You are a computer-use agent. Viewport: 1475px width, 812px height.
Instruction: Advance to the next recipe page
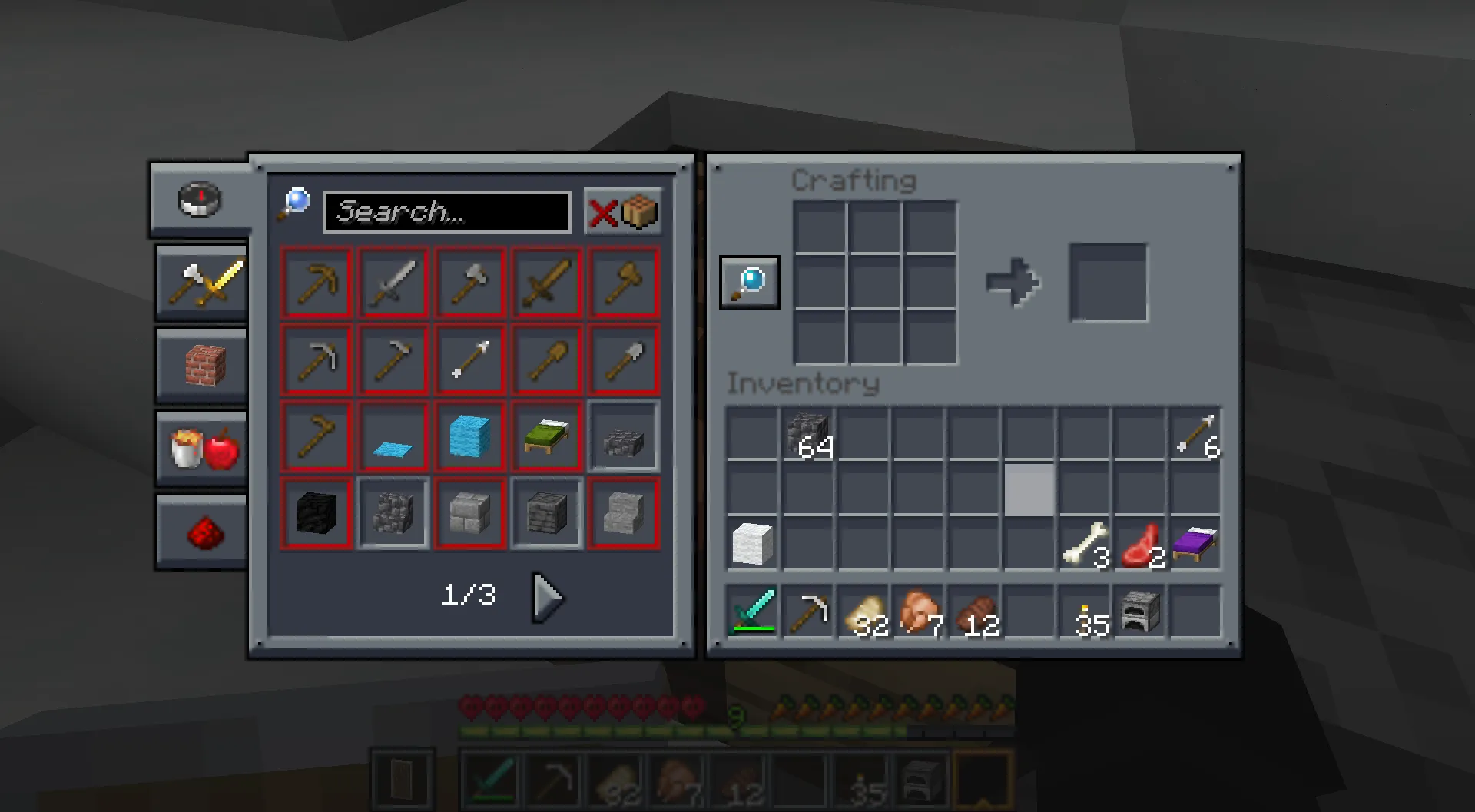548,598
